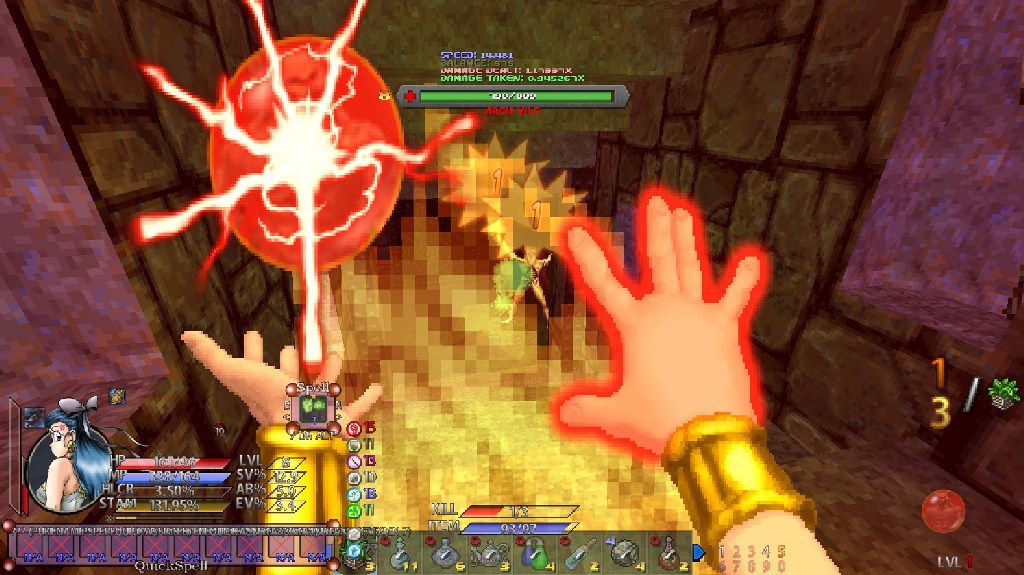Select the grey rock item slot

[x=624, y=551]
